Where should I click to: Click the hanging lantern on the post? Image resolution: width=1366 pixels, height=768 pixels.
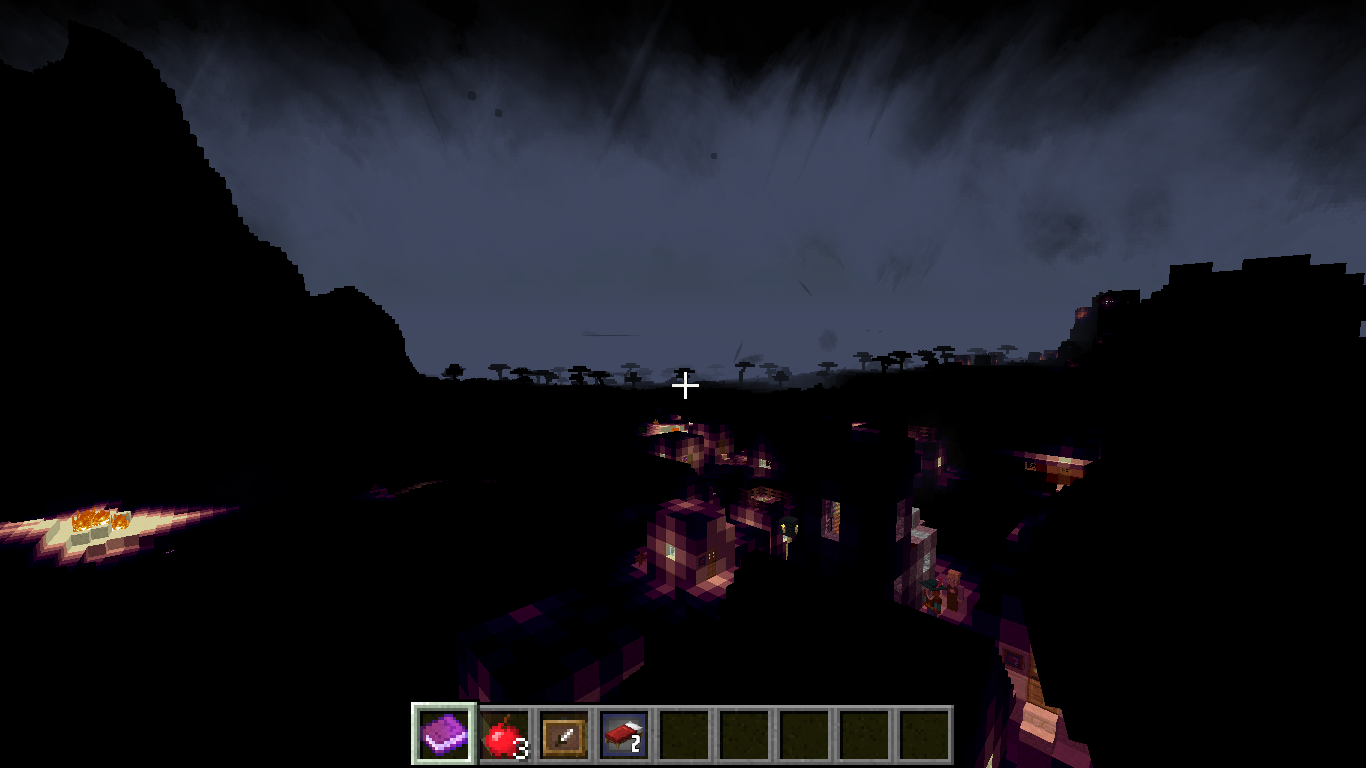787,527
